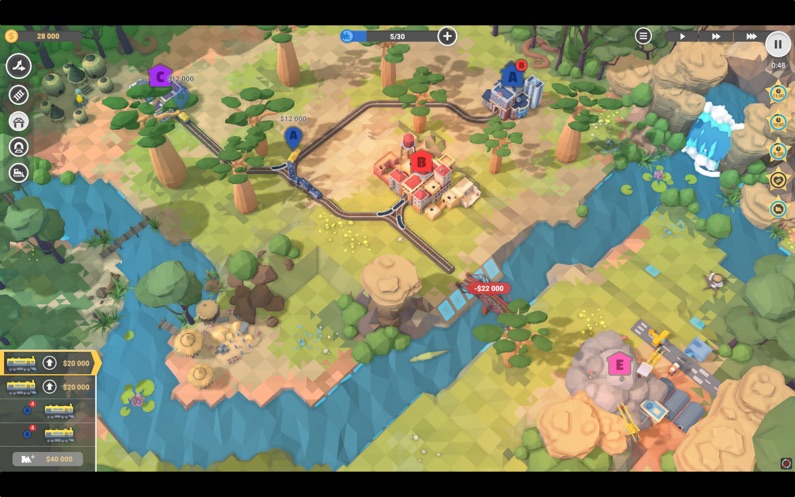Select the purple station C marker

pos(160,76)
